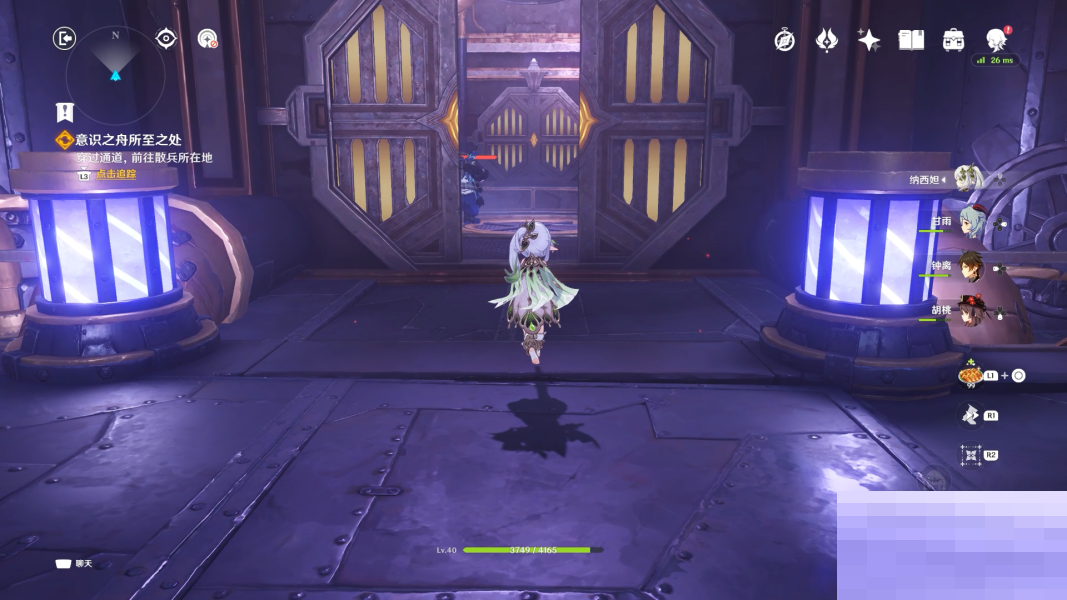The height and width of the screenshot is (600, 1067).
Task: Click the banner icon with red prohibition mark
Action: [207, 39]
